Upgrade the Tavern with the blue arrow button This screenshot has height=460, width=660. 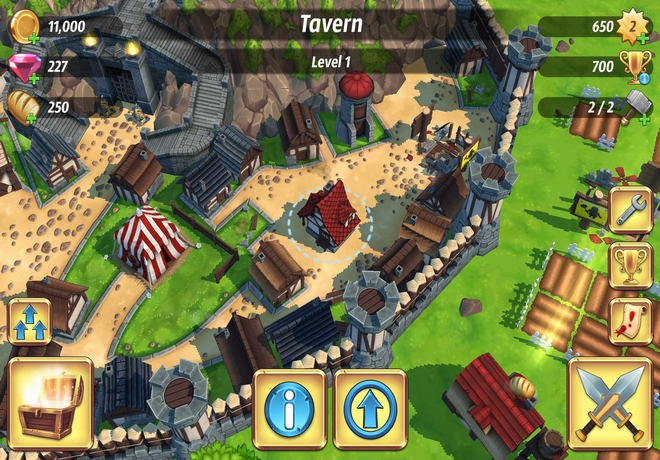coord(370,408)
